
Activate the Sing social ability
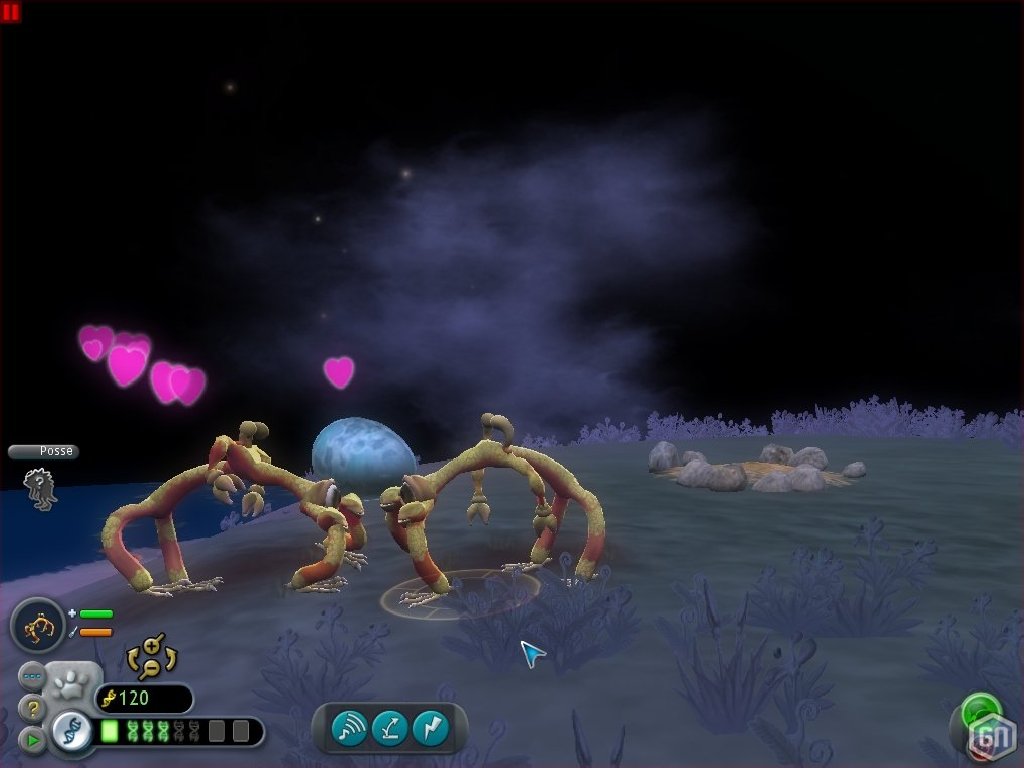tap(350, 728)
